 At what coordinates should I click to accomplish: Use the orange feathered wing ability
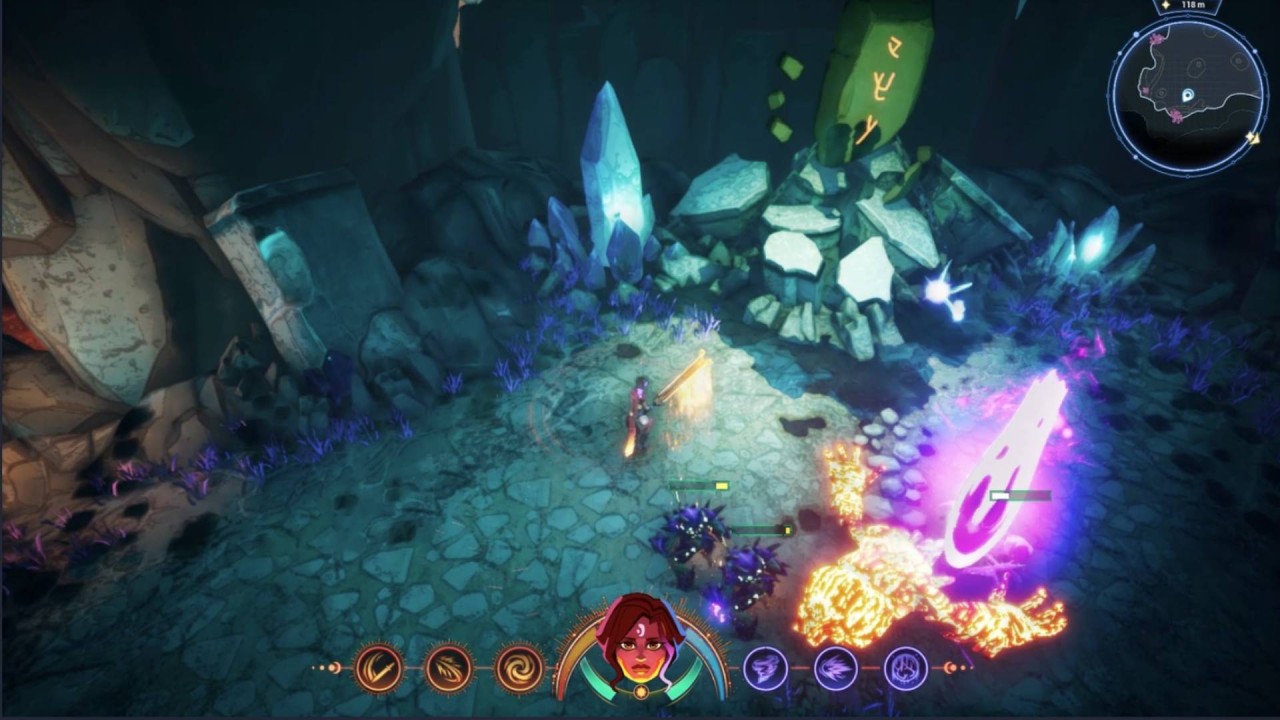point(449,667)
